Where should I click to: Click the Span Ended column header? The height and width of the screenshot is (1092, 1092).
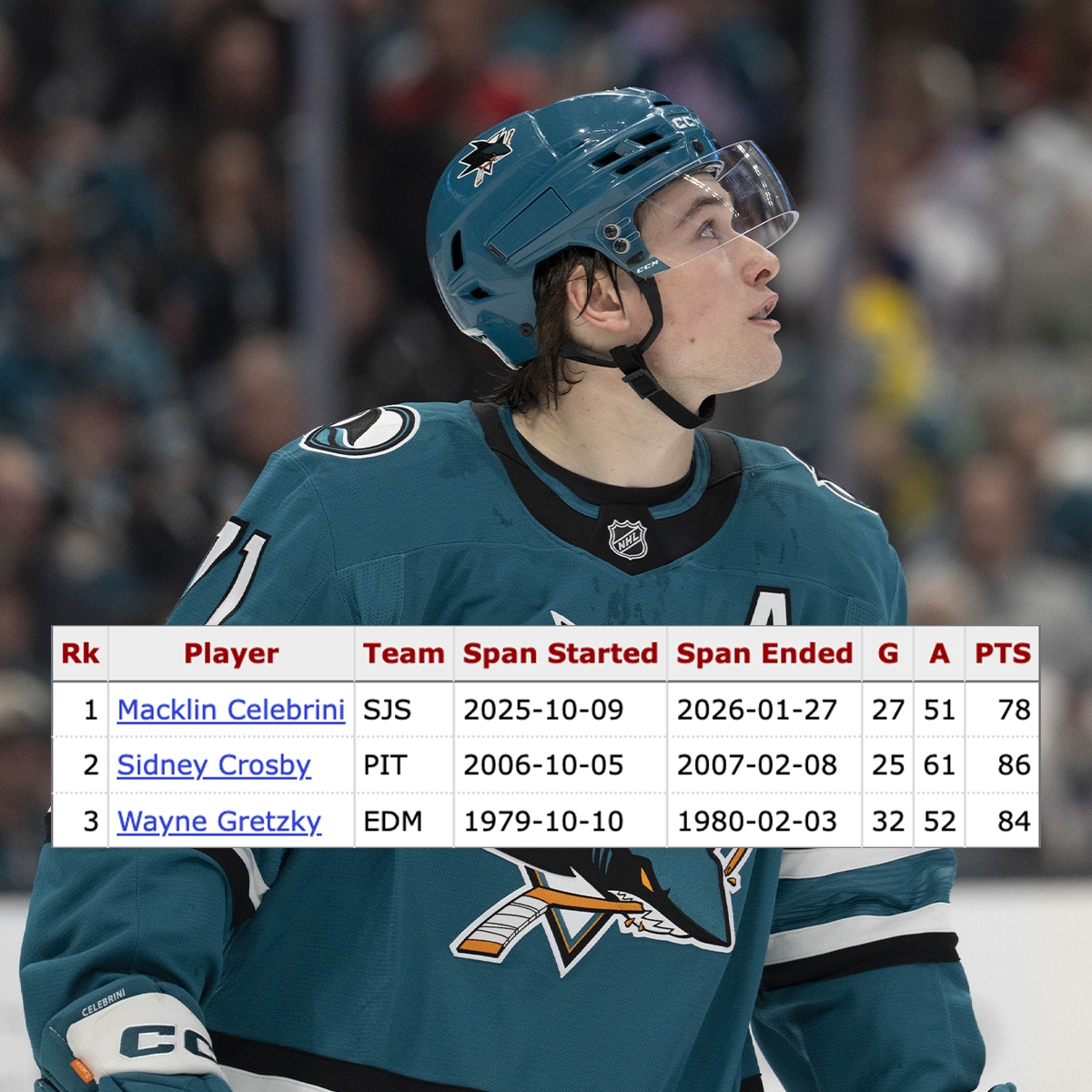[x=764, y=653]
